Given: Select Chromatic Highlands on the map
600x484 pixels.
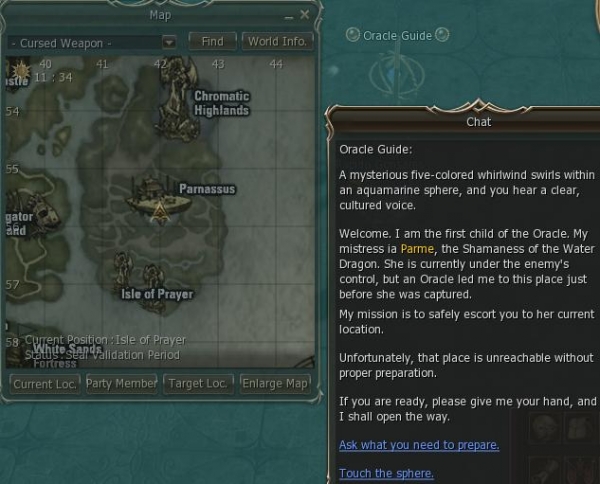Looking at the screenshot, I should 221,103.
